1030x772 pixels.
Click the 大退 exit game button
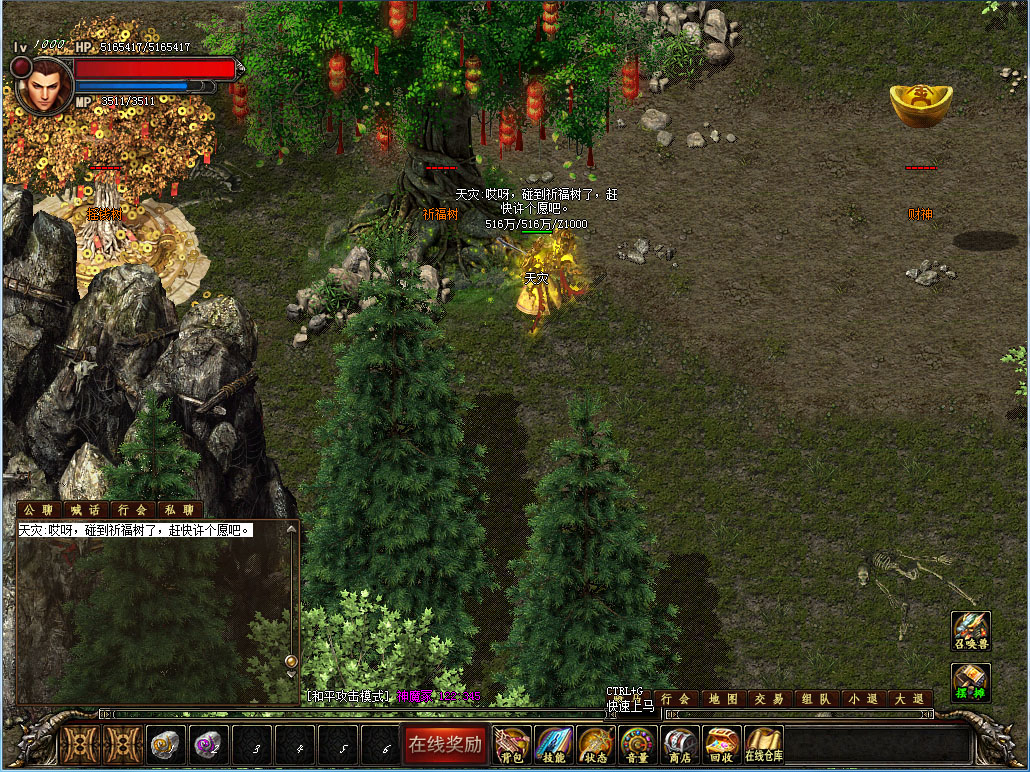[909, 699]
